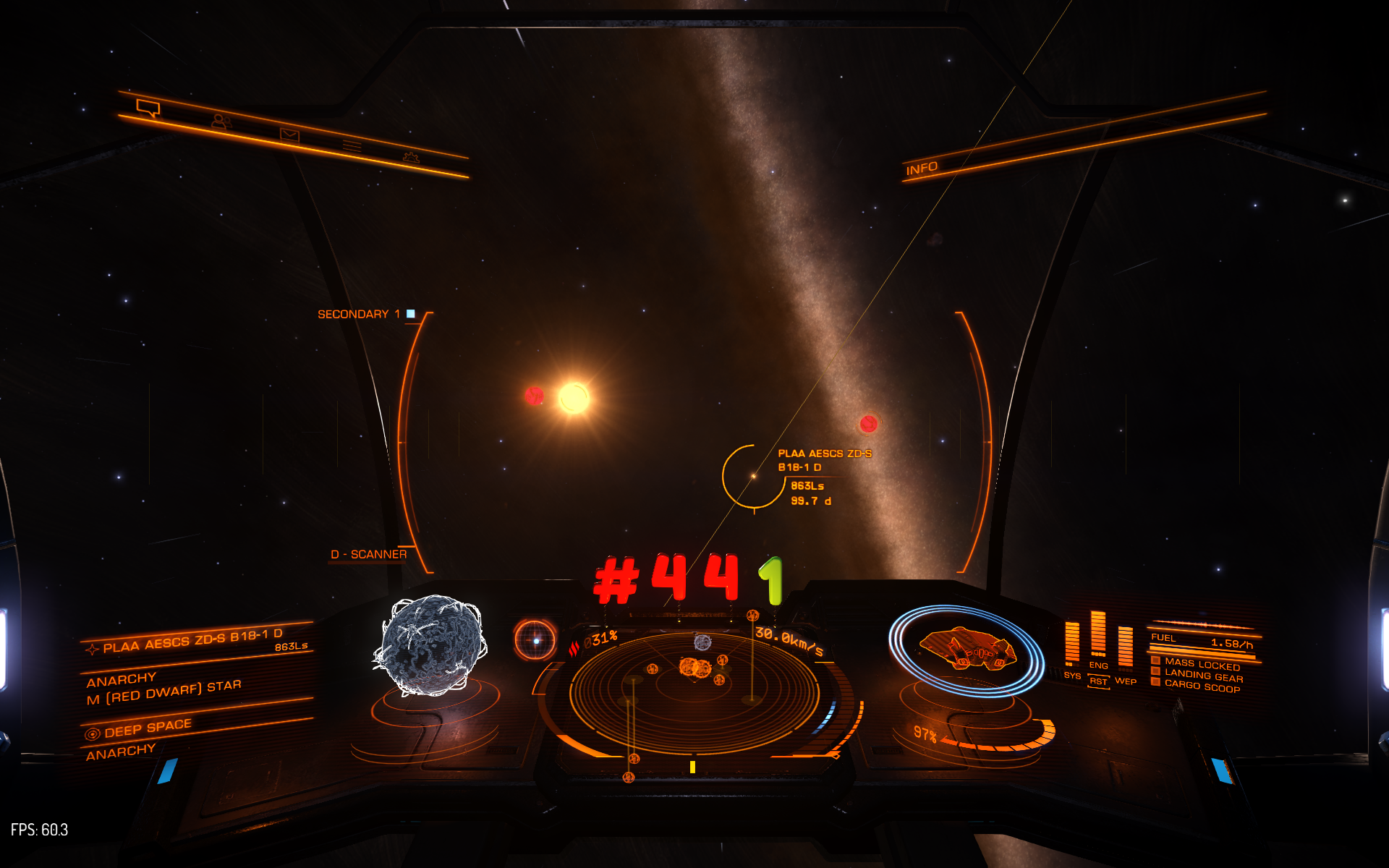This screenshot has width=1389, height=868.
Task: Toggle the Cargo Scoop indicator
Action: pyautogui.click(x=1202, y=687)
